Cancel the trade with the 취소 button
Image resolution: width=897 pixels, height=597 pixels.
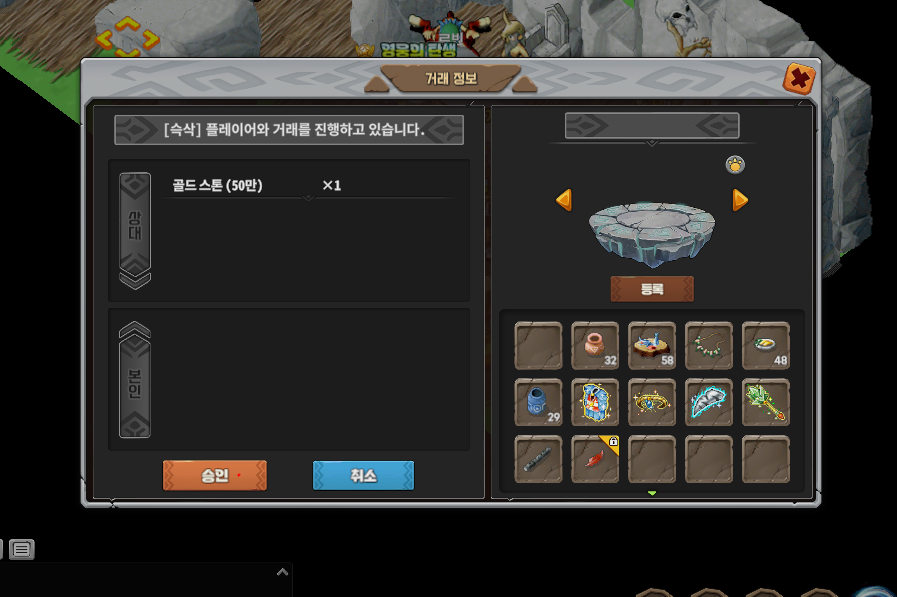coord(363,476)
